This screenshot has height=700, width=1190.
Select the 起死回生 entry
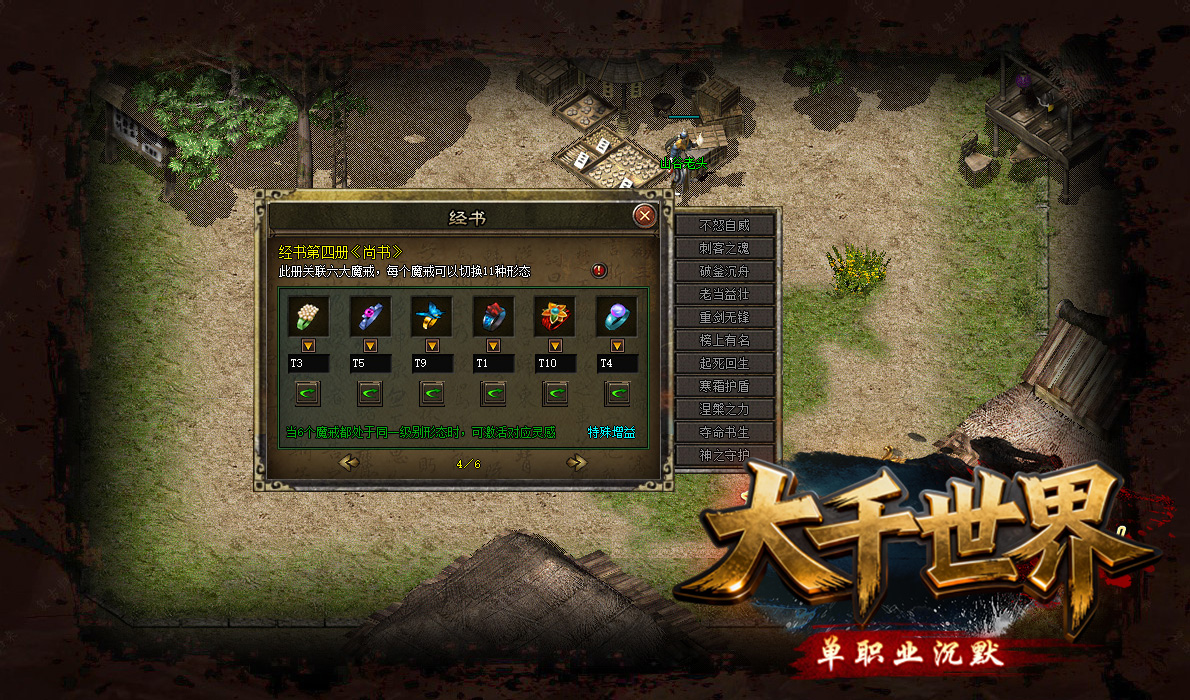(x=724, y=363)
